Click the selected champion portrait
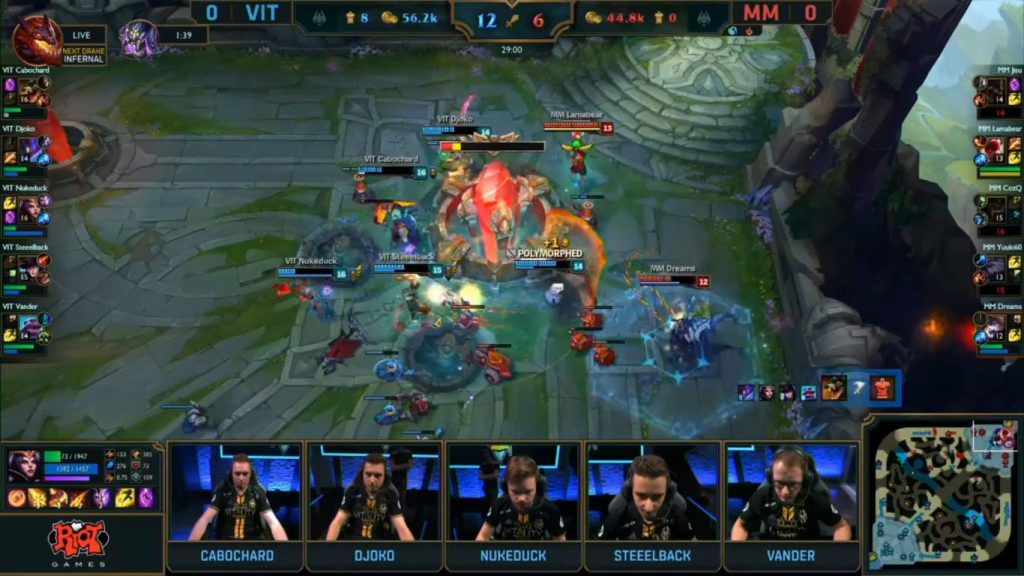 [x=24, y=466]
